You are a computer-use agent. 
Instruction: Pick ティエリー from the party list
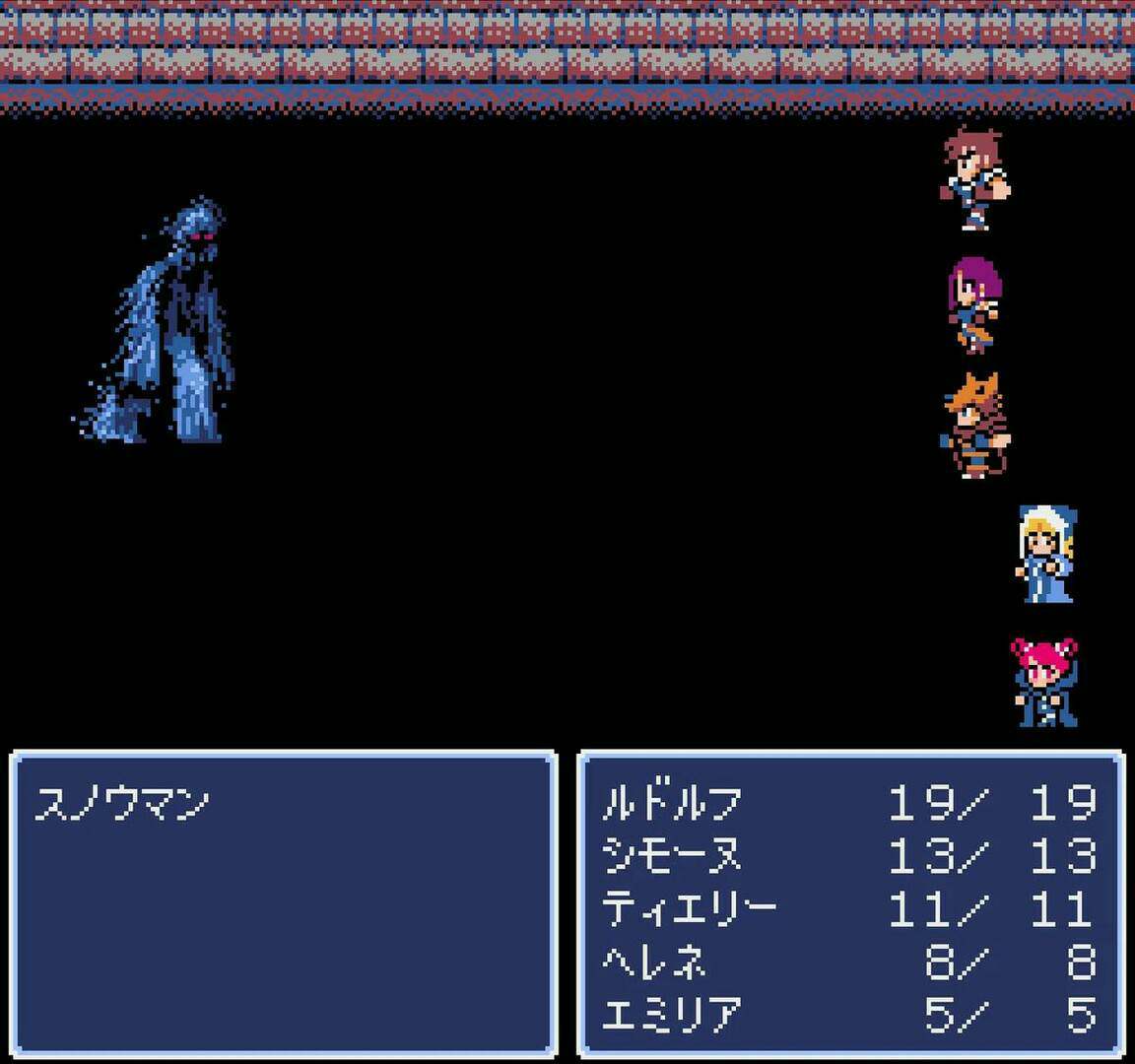[x=689, y=908]
